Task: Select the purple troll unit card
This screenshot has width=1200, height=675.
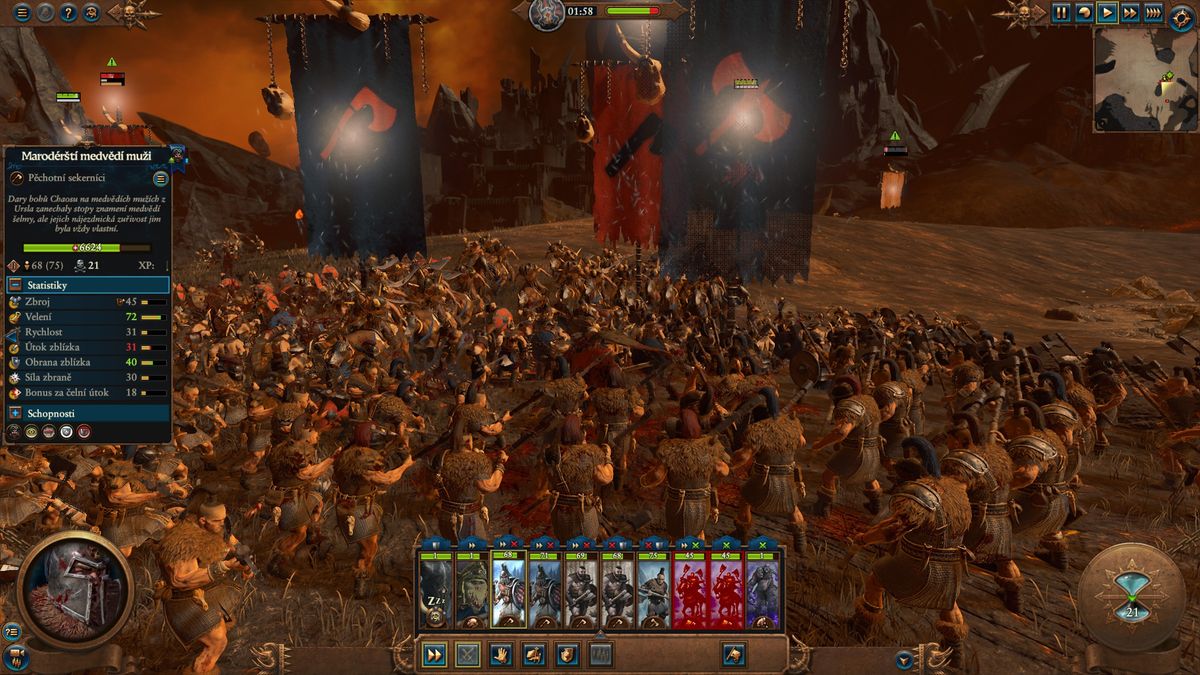Action: (x=761, y=592)
